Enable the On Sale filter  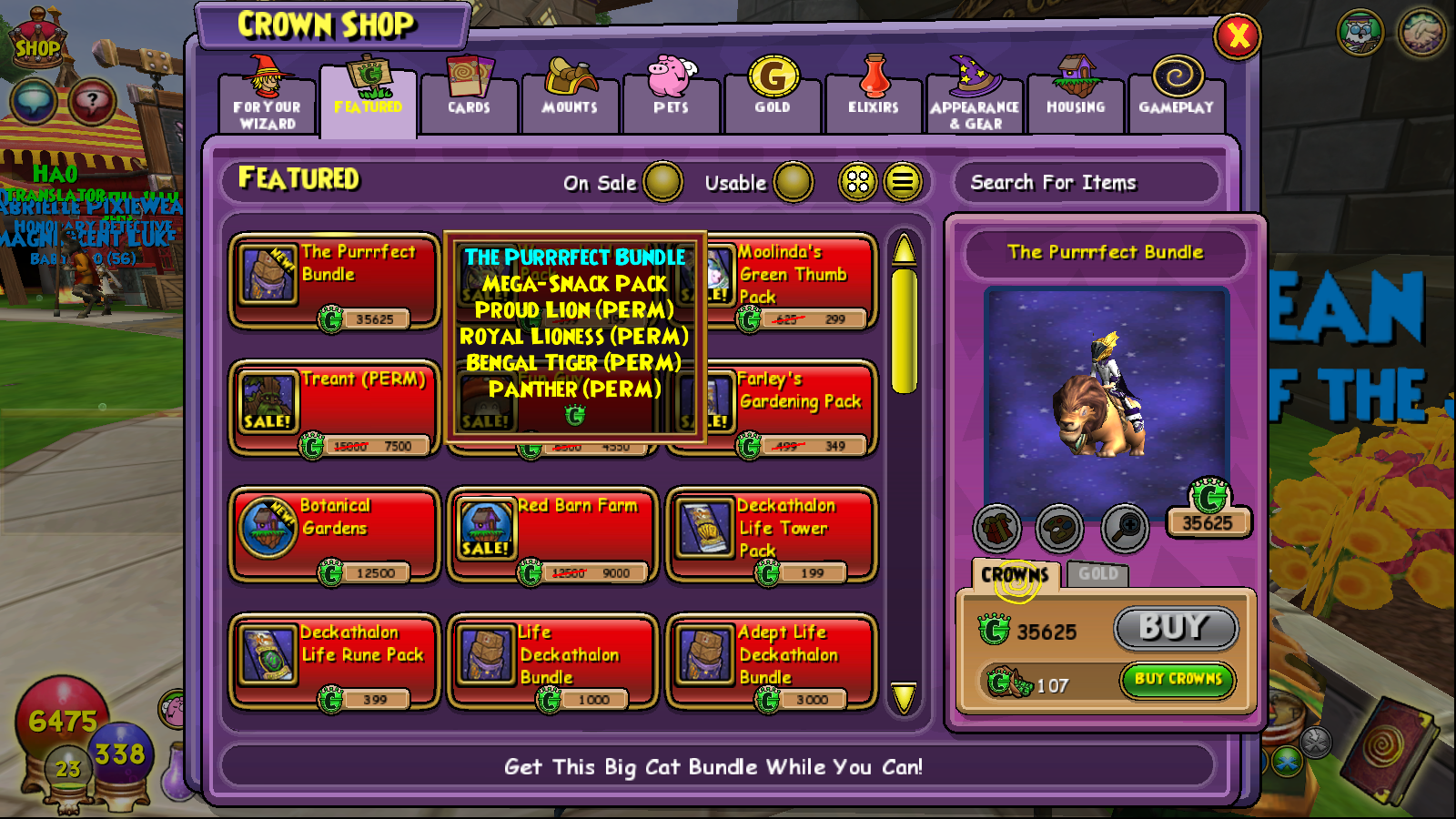point(663,183)
